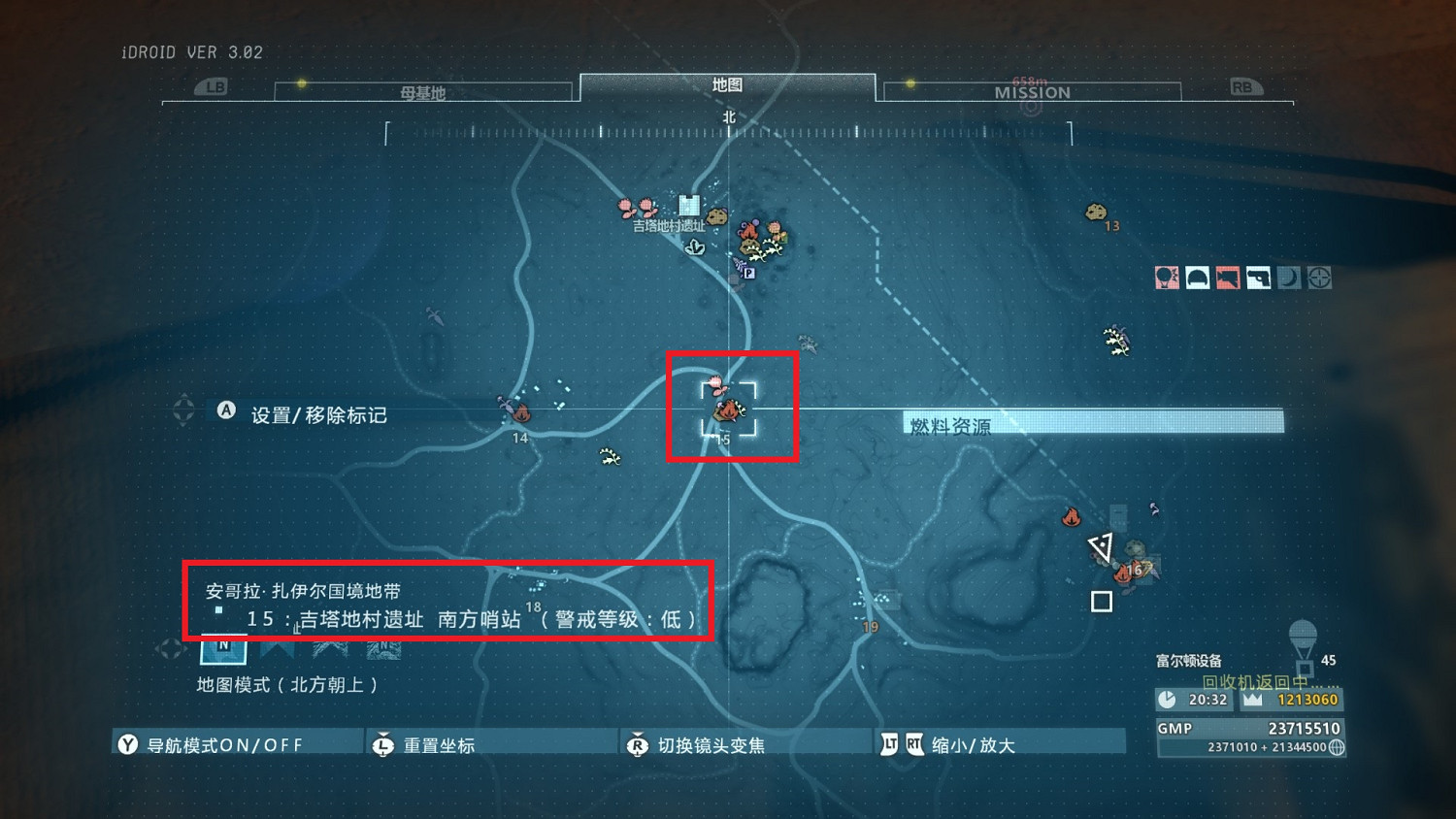Select the Fulton balloon loadout icon
The width and height of the screenshot is (1456, 819).
click(x=1167, y=278)
